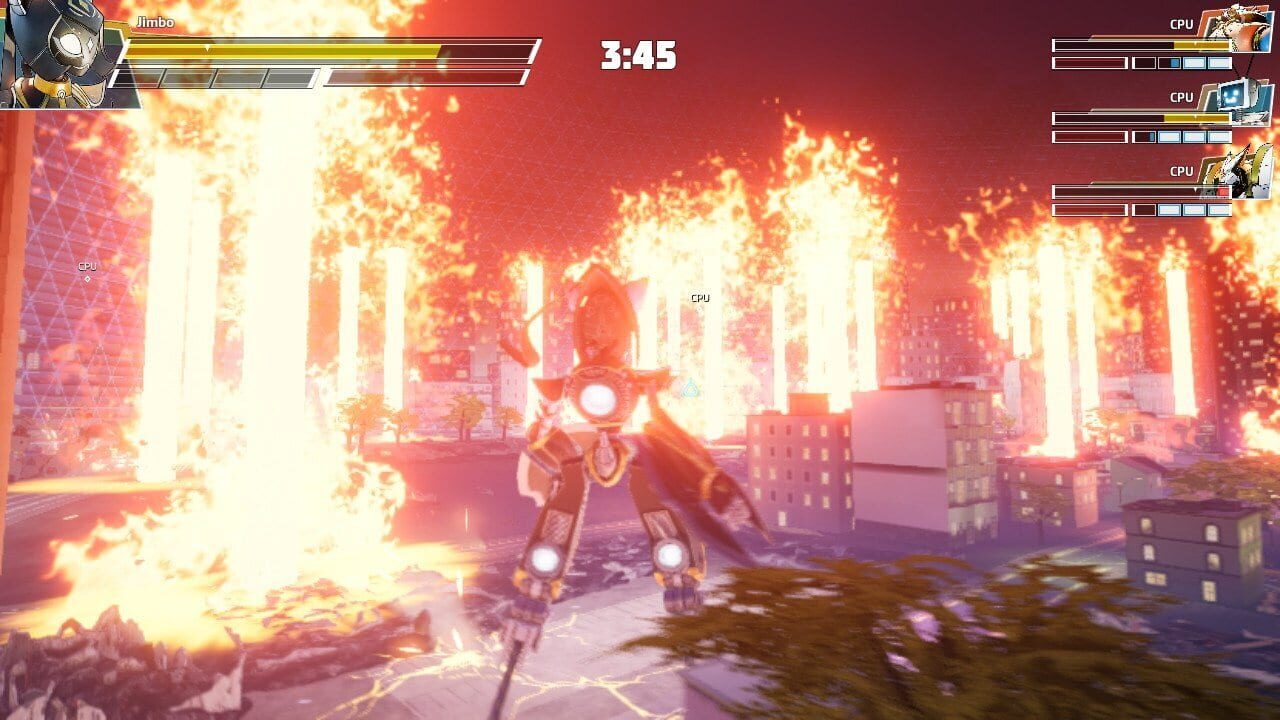Select the top CPU label tab
1280x720 pixels.
tap(1182, 23)
